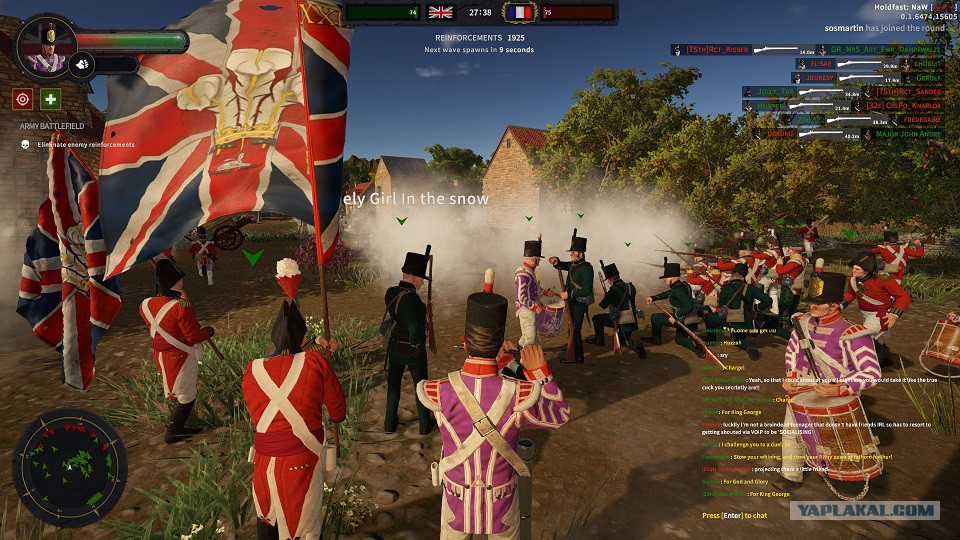Click the French tricolour team flag
Viewport: 960px width, 540px height.
519,12
